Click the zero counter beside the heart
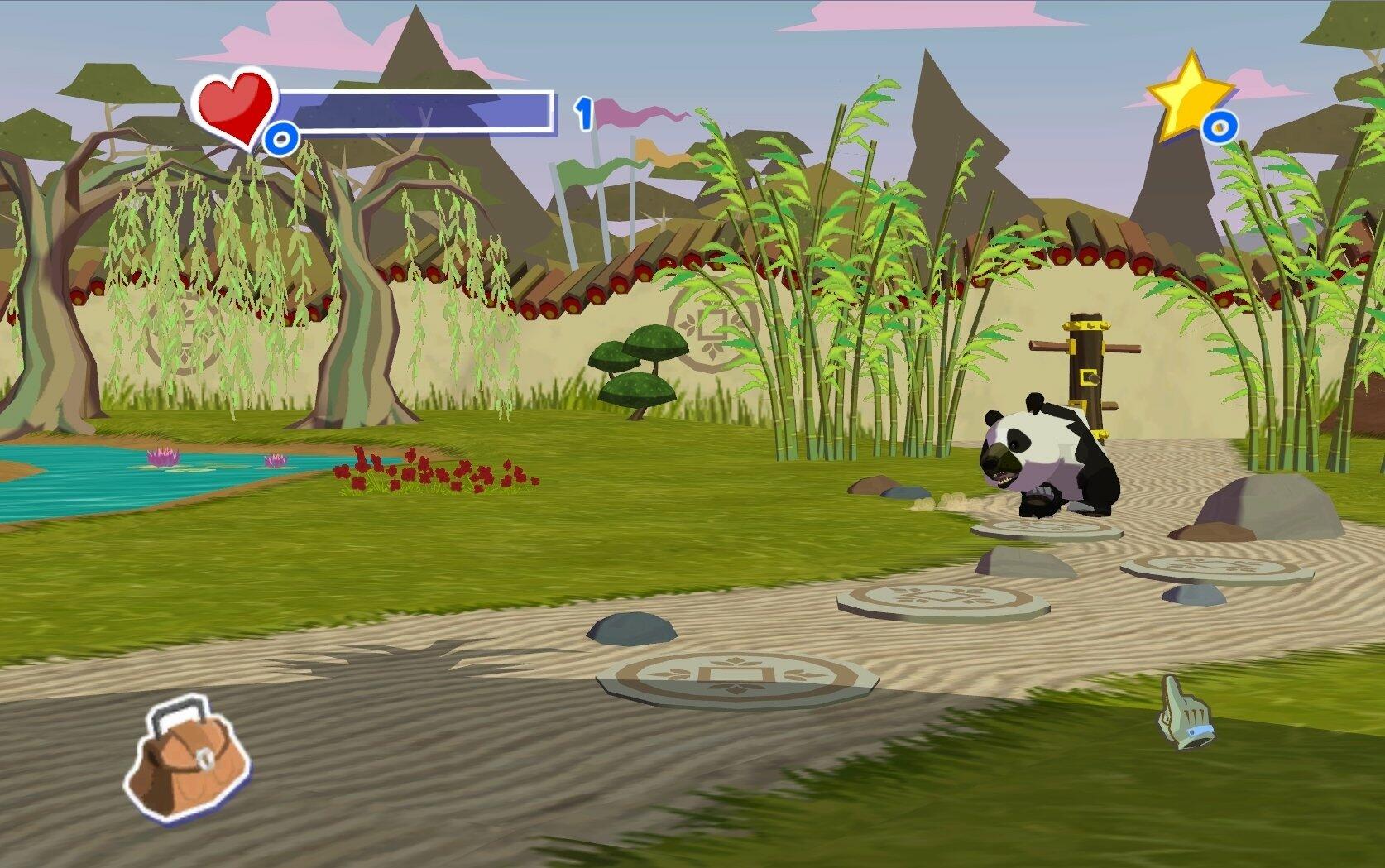Viewport: 1385px width, 868px height. coord(281,135)
